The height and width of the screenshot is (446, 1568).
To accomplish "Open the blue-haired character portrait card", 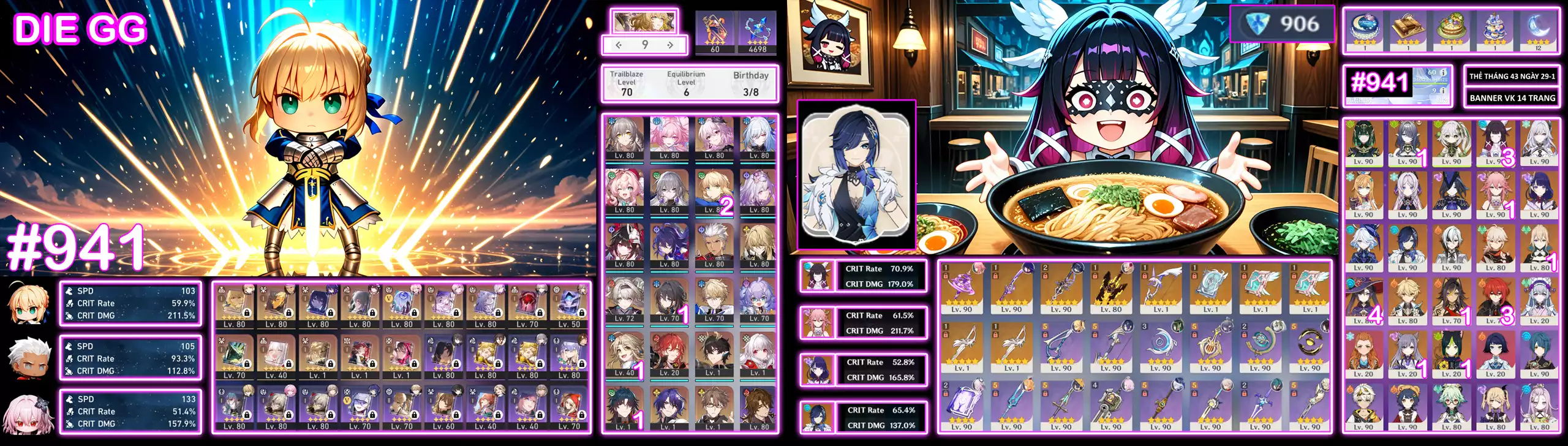I will coord(856,175).
